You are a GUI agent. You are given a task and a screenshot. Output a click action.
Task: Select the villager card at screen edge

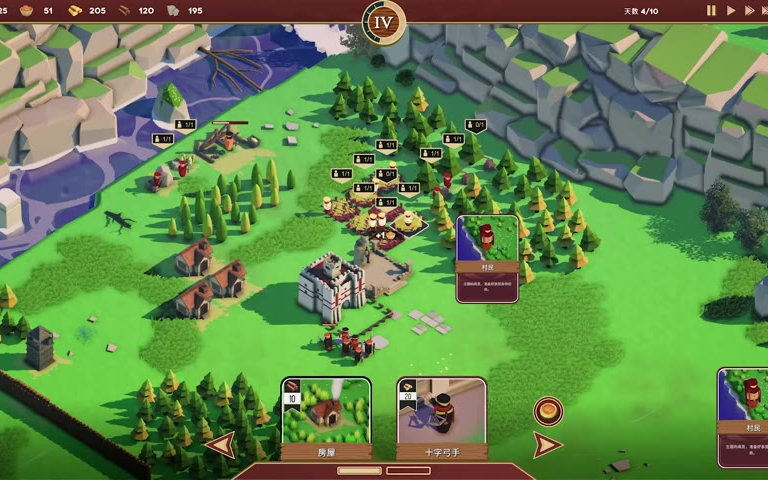743,416
